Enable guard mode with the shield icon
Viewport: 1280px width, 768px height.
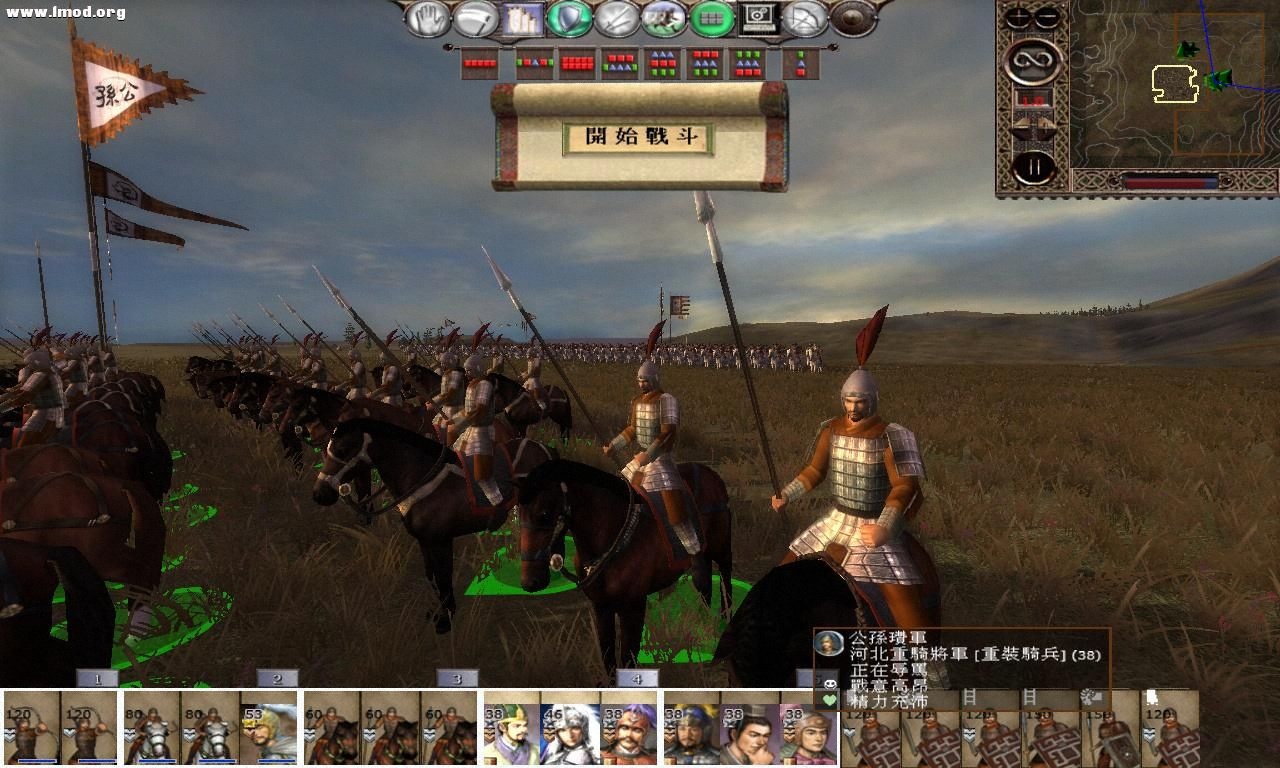(x=570, y=17)
